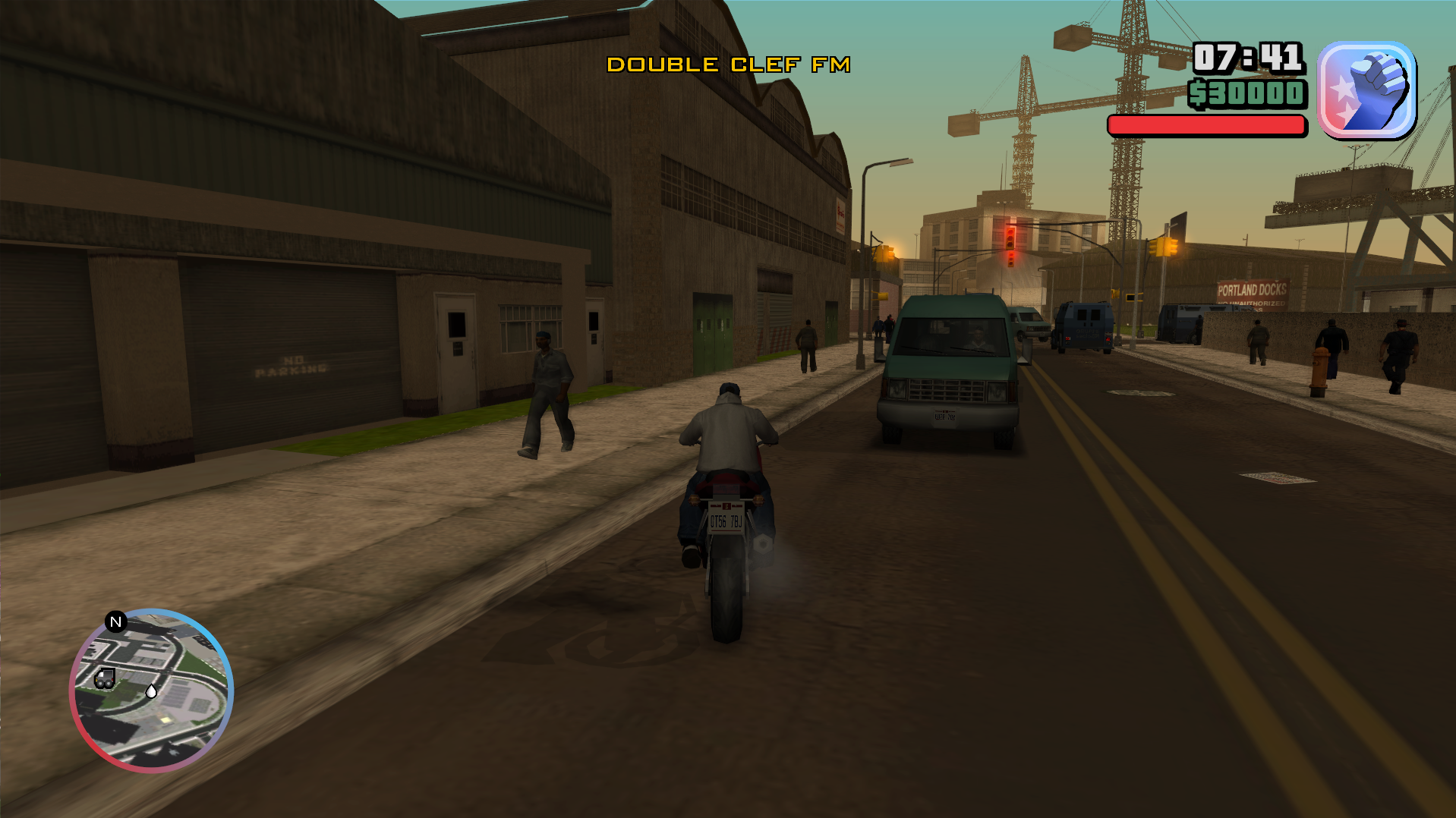Image resolution: width=1456 pixels, height=818 pixels.
Task: Click the red health bar
Action: [x=1205, y=124]
